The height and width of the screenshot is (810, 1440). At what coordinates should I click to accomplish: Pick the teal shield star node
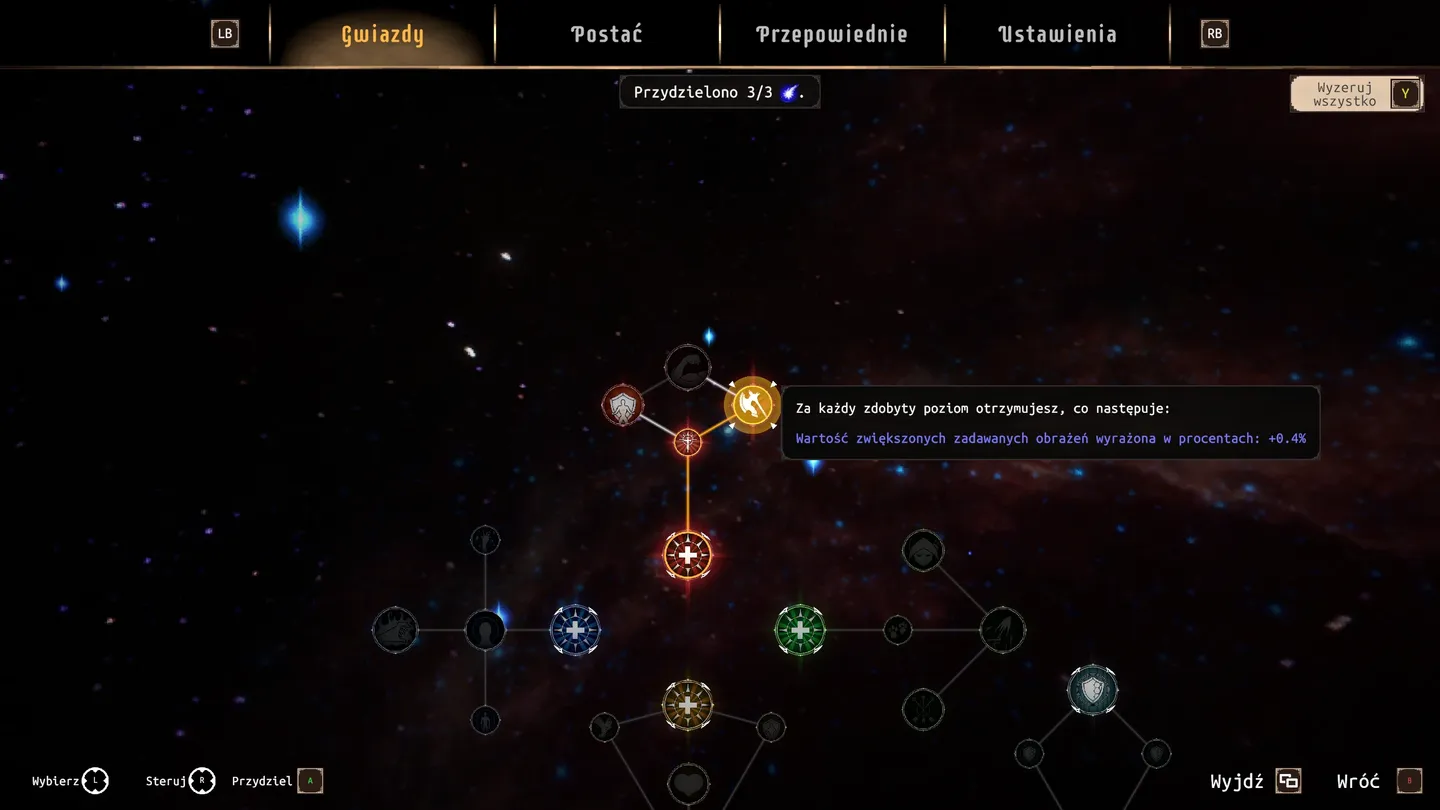tap(1092, 690)
